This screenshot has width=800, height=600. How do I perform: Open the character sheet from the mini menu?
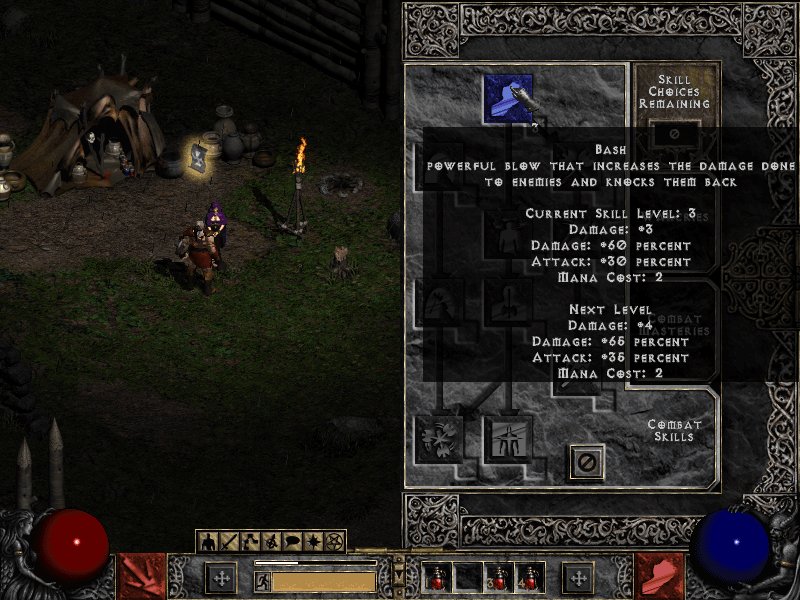click(x=210, y=542)
